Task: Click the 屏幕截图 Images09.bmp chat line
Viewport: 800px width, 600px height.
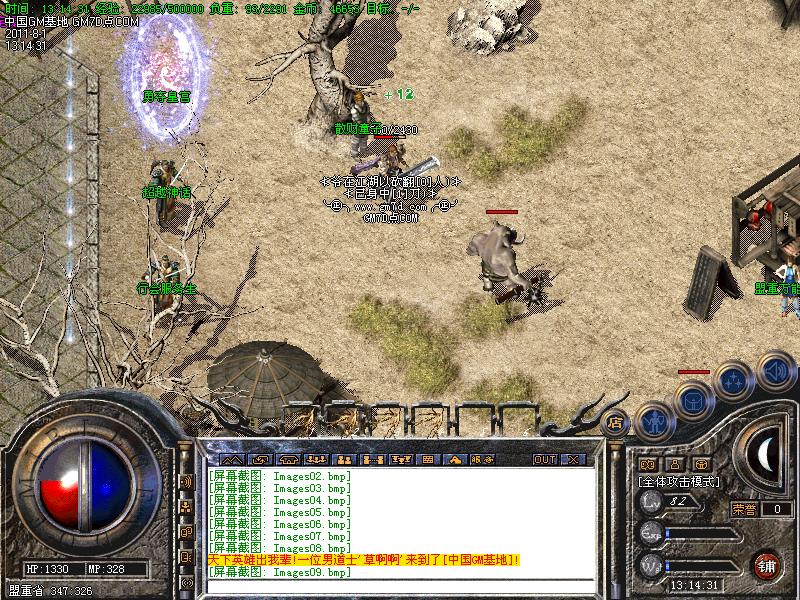Action: pos(280,573)
